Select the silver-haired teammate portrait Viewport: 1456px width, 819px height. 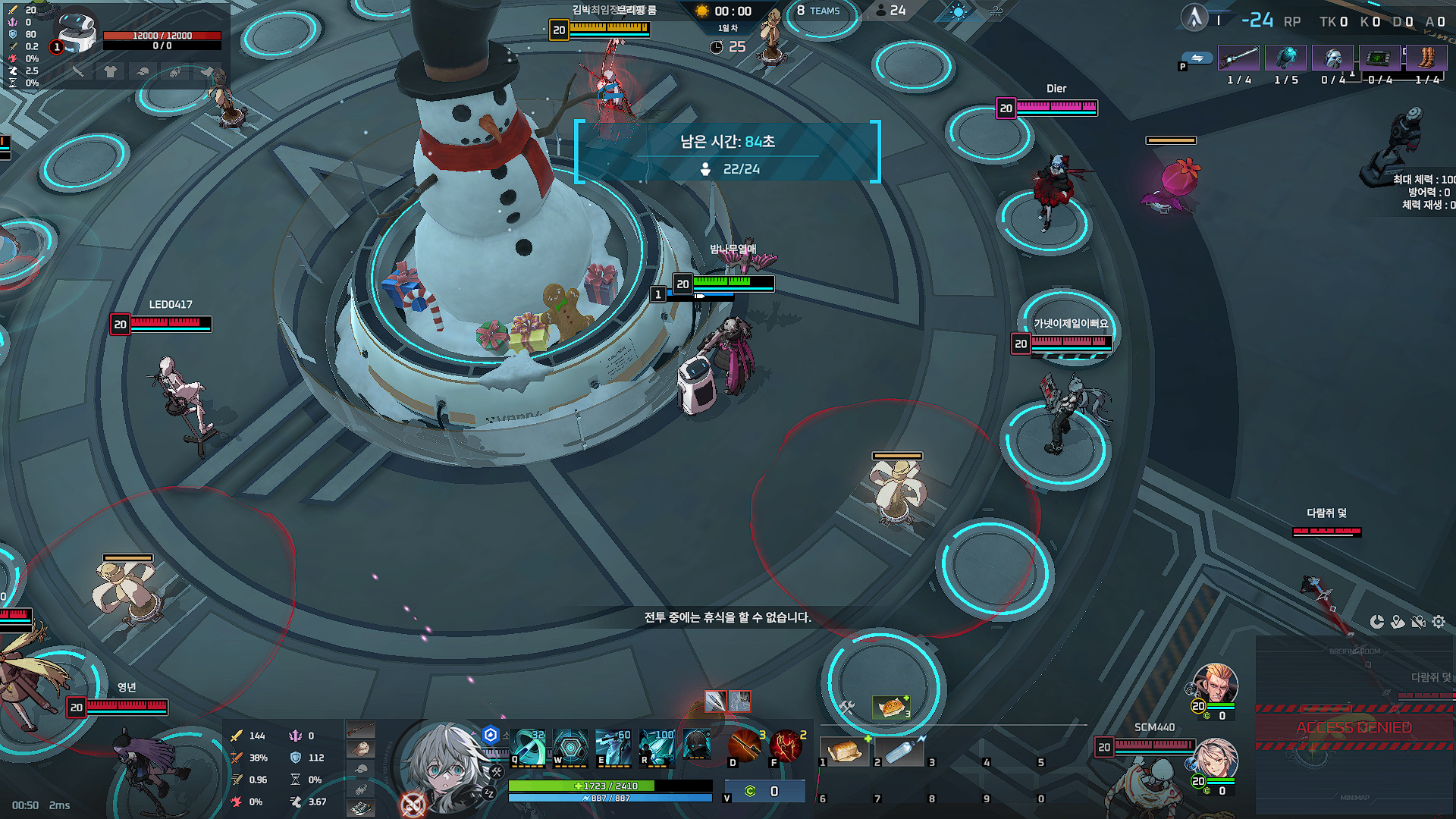click(1216, 757)
